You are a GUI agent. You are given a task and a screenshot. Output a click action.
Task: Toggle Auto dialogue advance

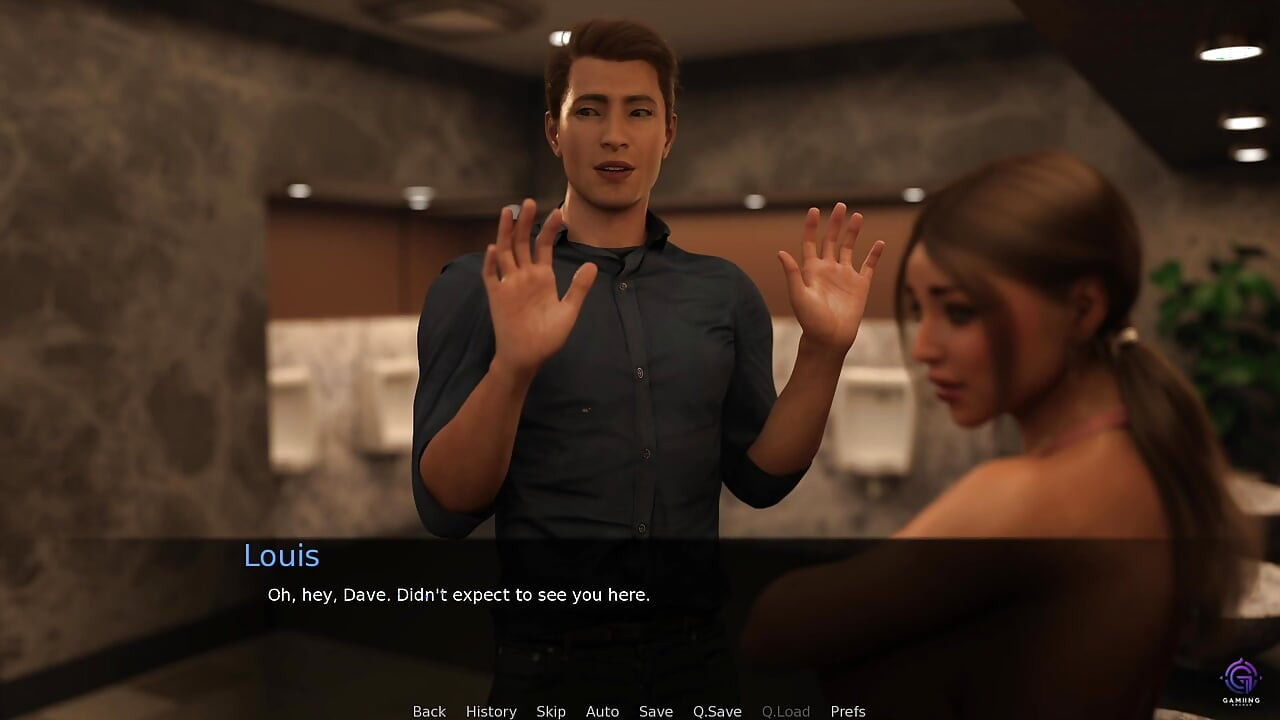click(602, 711)
